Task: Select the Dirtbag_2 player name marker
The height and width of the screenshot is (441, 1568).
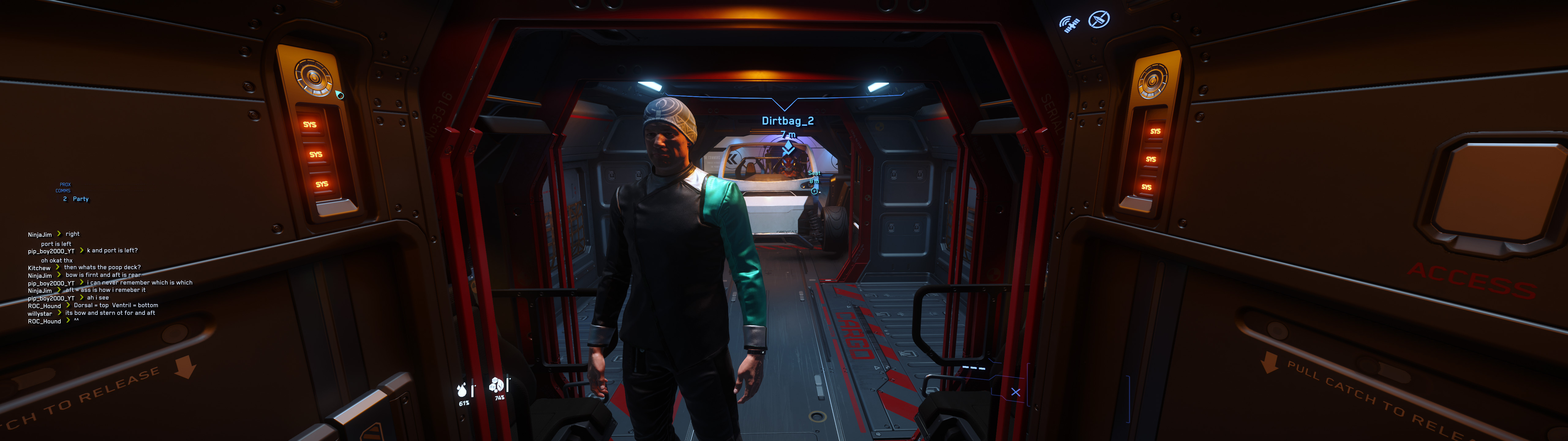Action: click(x=788, y=121)
